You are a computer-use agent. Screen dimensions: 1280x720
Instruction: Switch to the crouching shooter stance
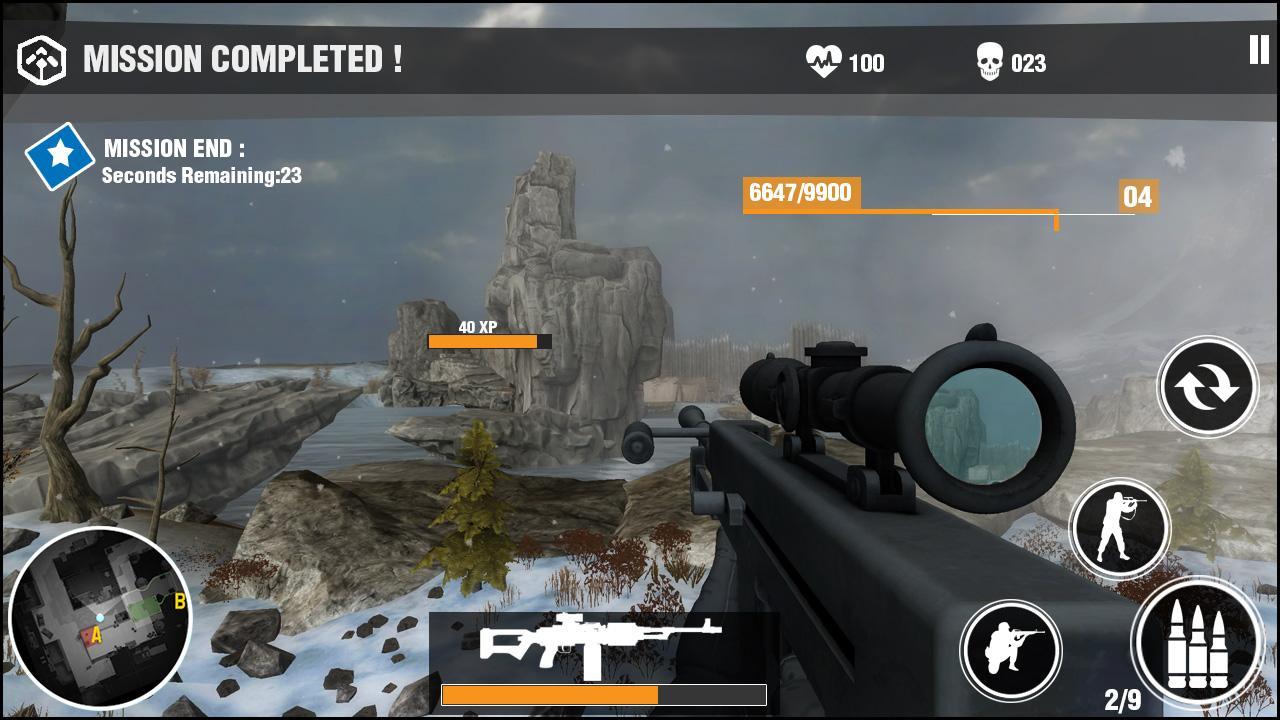click(1011, 649)
